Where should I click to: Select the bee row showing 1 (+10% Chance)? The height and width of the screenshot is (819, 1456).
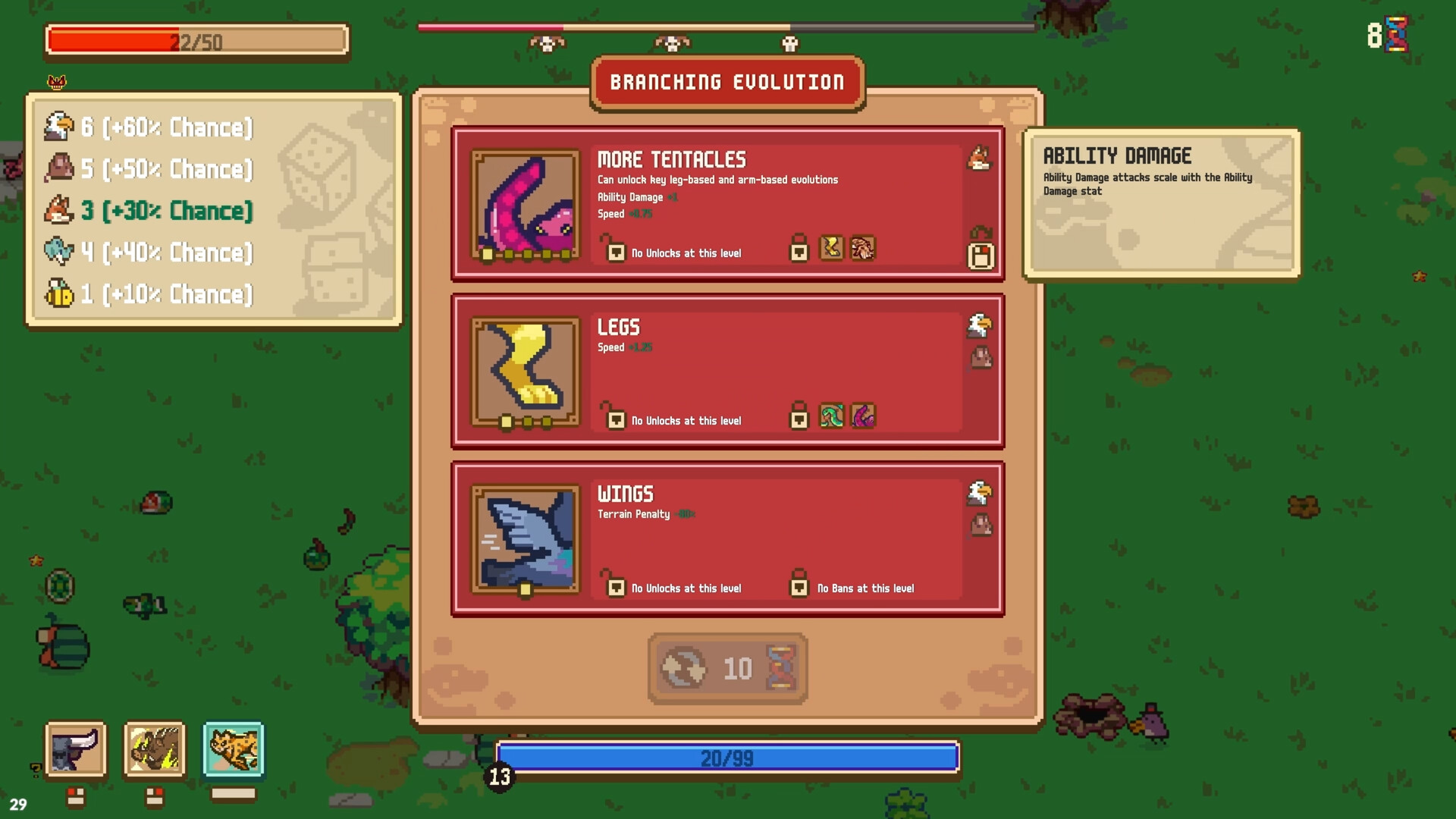[152, 294]
